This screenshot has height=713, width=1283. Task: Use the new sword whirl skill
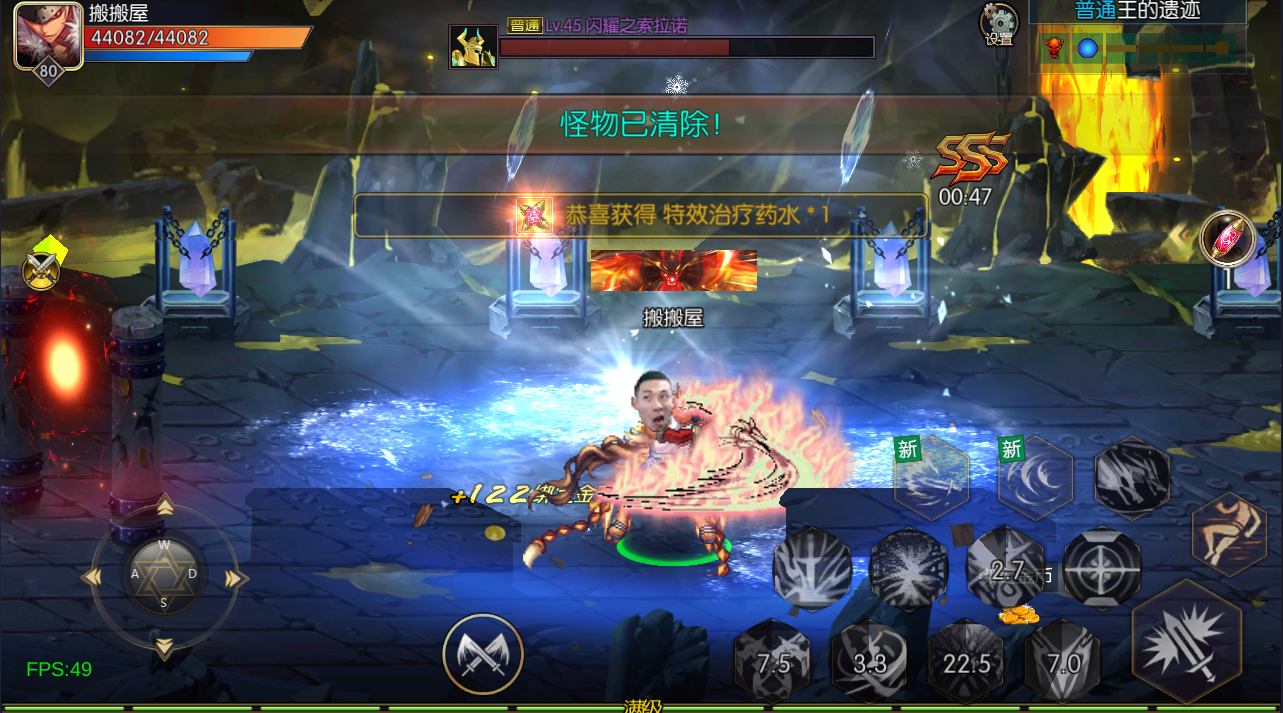pyautogui.click(x=931, y=478)
